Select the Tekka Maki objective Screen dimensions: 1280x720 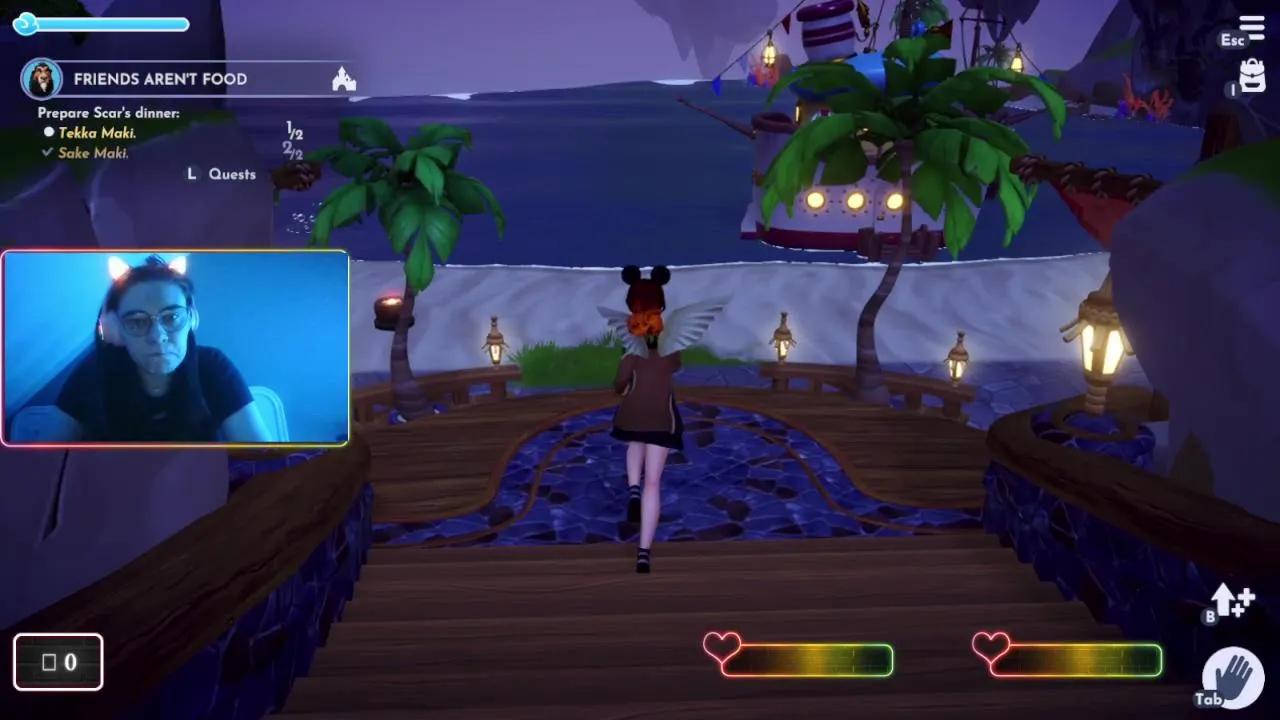(x=97, y=133)
